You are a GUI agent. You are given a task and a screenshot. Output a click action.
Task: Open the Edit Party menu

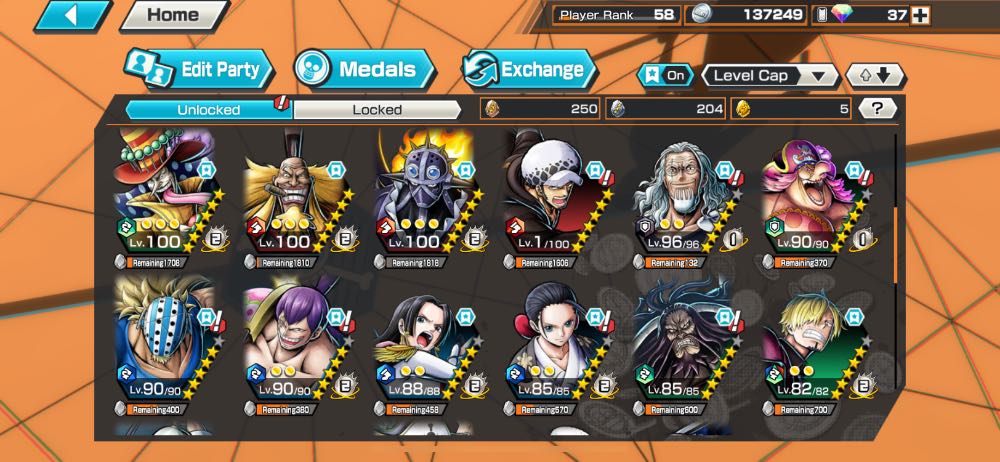click(199, 69)
